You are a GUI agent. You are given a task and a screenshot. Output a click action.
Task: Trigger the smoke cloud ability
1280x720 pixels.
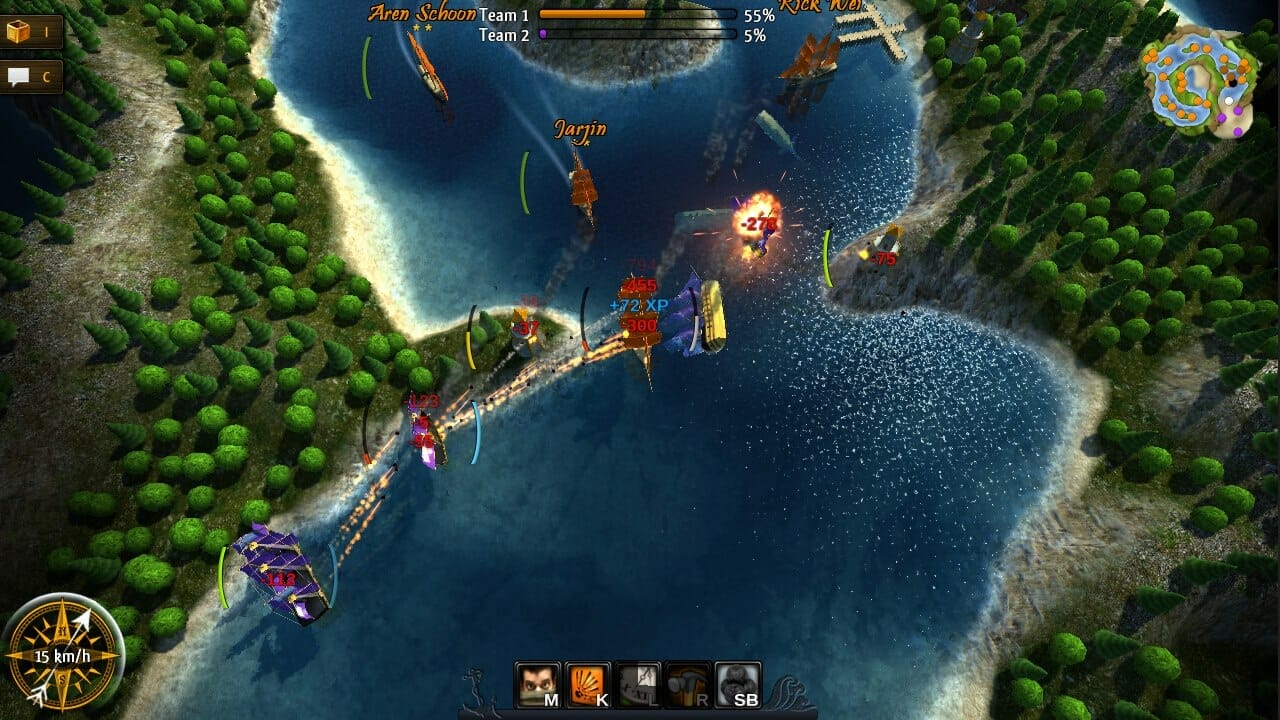pos(738,685)
